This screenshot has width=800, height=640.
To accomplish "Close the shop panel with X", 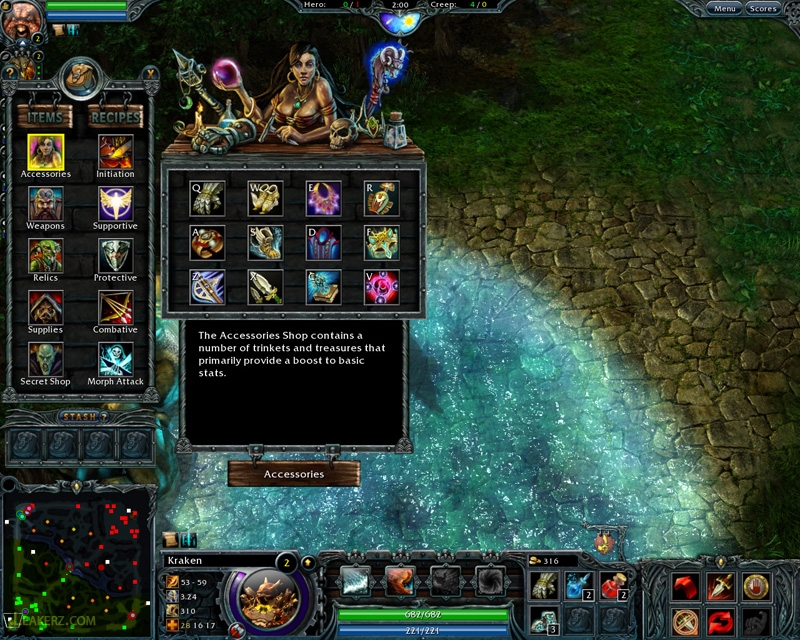I will click(x=150, y=72).
